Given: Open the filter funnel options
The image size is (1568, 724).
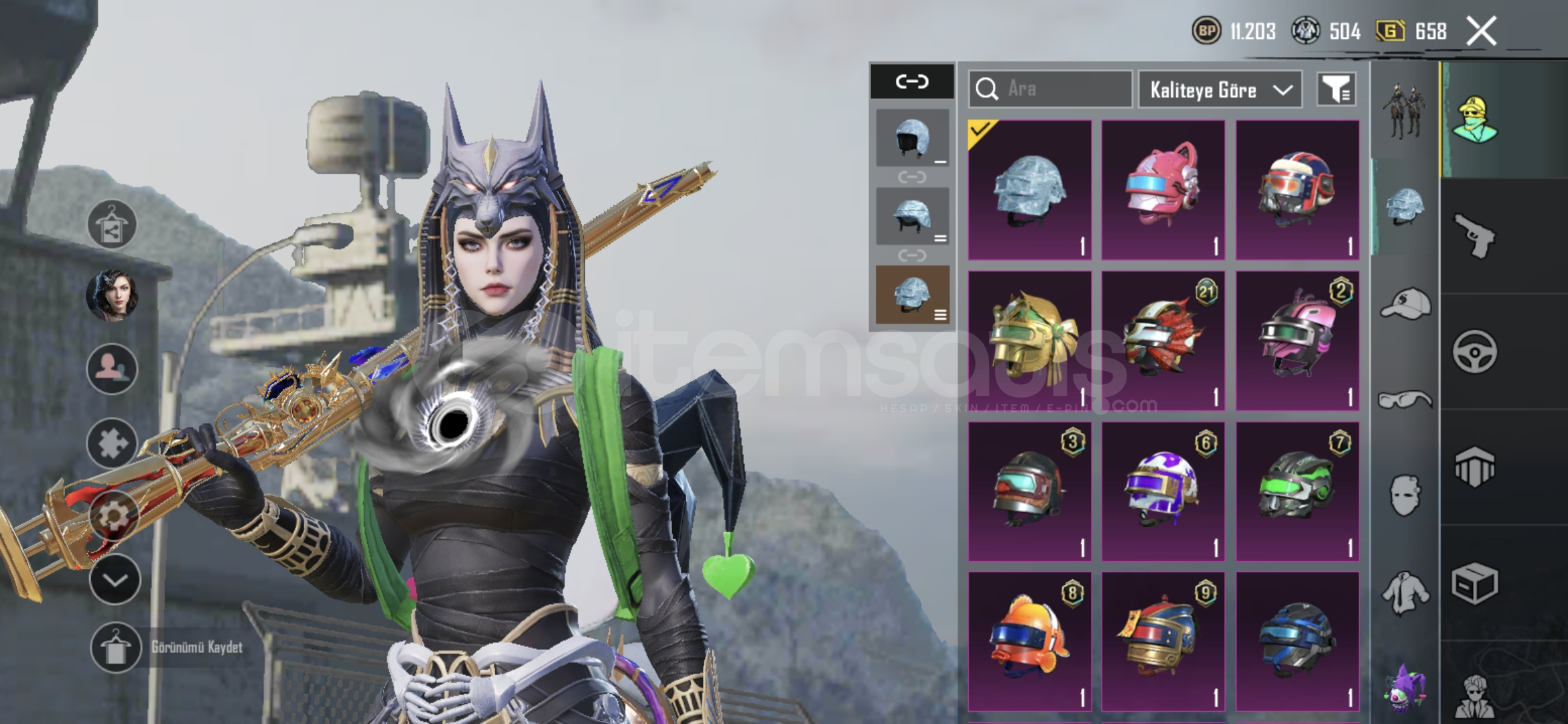Looking at the screenshot, I should point(1336,89).
